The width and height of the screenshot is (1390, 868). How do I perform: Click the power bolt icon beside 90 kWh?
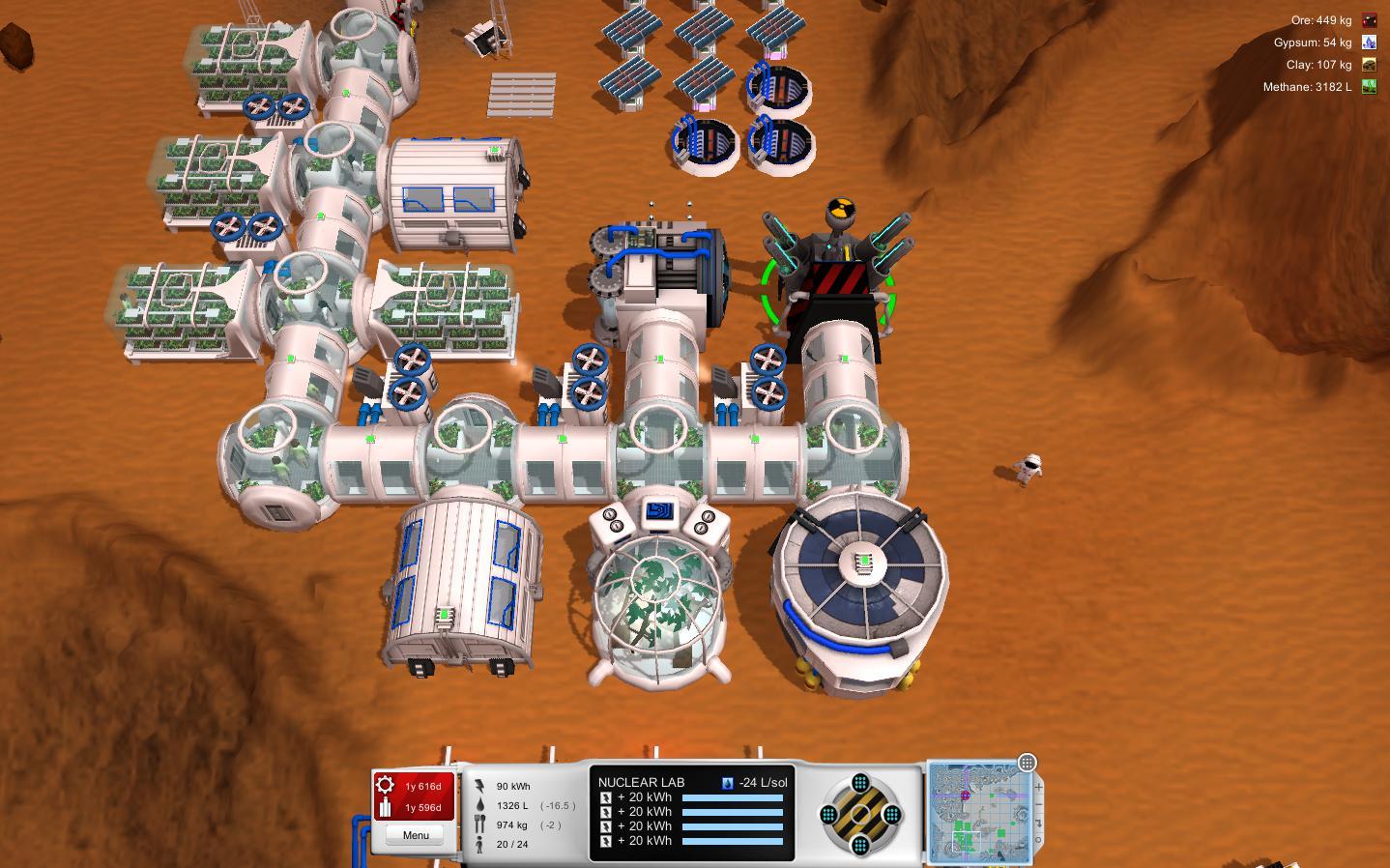click(x=480, y=786)
